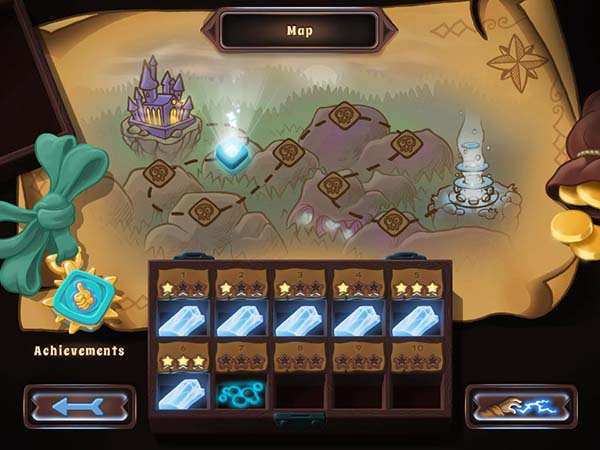Select the swirling white portal on the map
This screenshot has width=600, height=450.
click(470, 170)
